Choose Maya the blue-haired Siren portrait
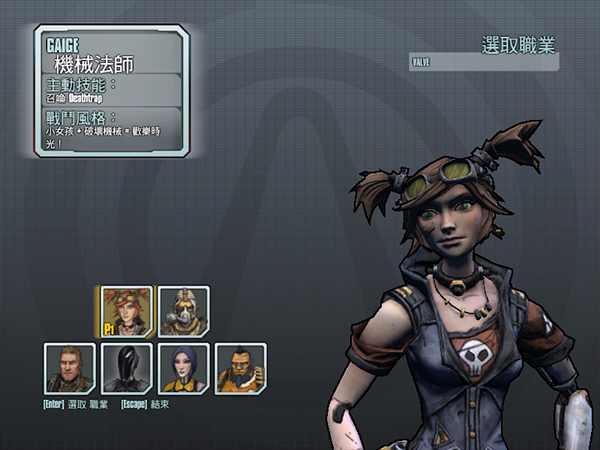The width and height of the screenshot is (600, 450). [x=183, y=368]
